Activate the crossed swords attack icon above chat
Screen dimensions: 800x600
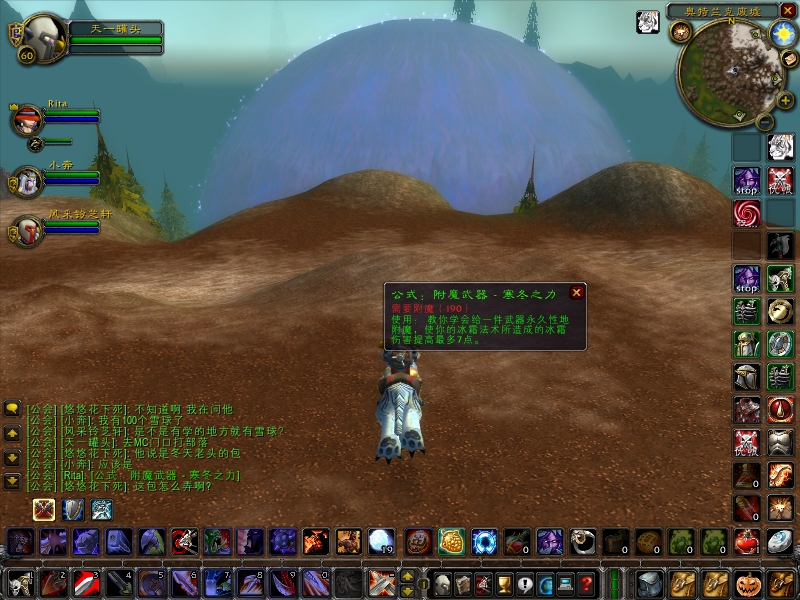44,510
